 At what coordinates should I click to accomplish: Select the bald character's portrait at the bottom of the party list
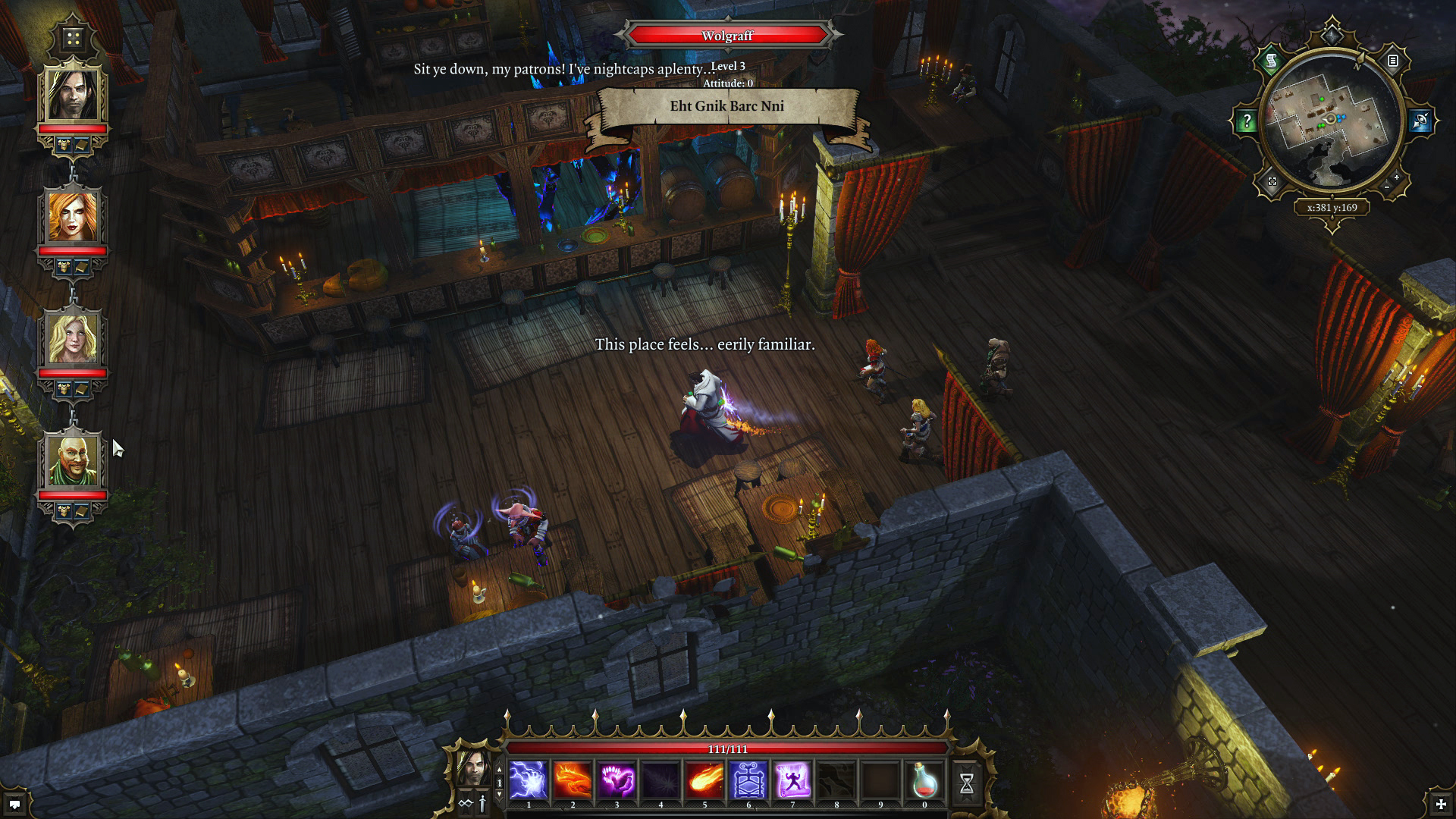pos(73,461)
